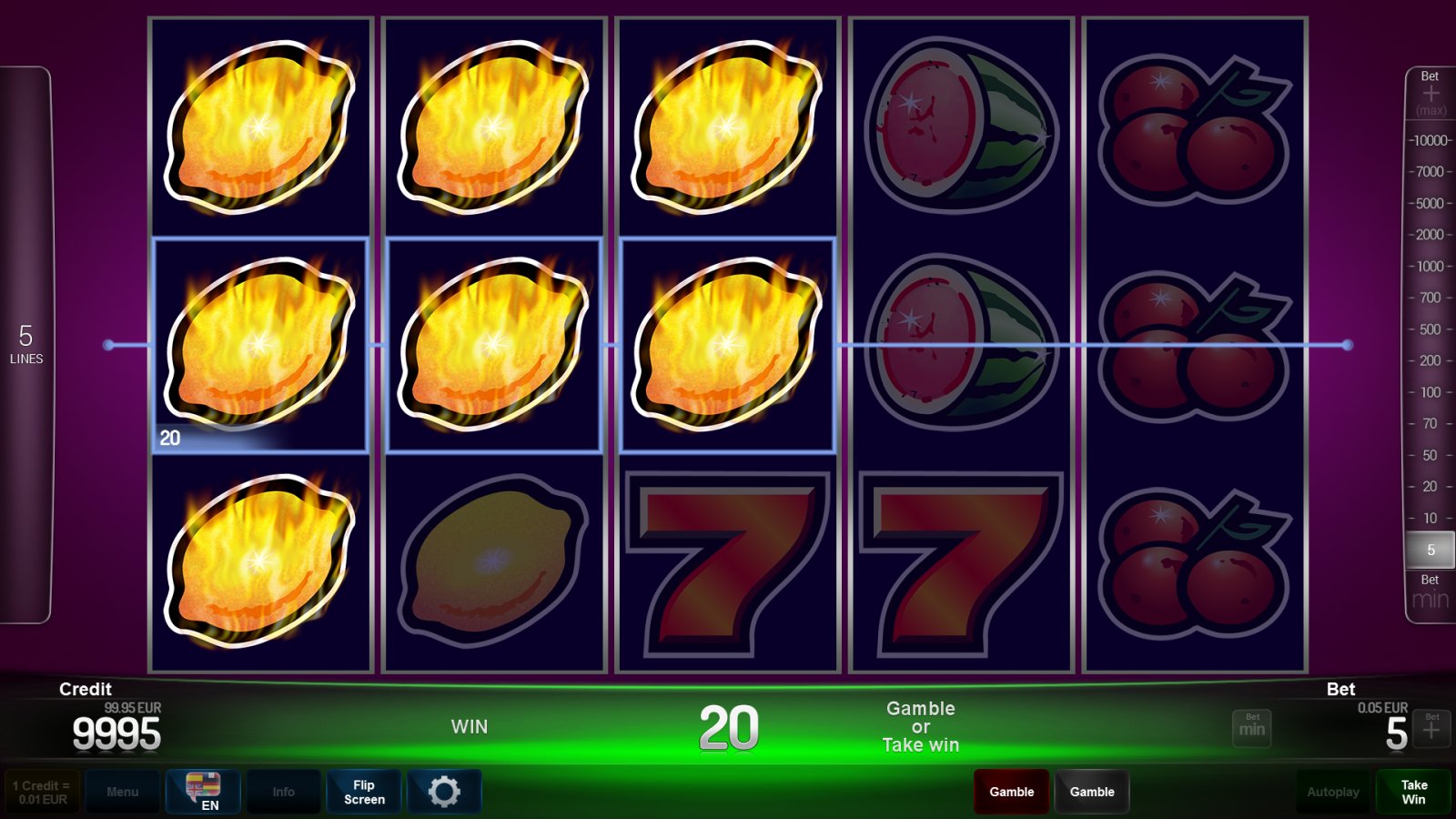Click the red Gamble button
Viewport: 1456px width, 819px height.
[1011, 791]
